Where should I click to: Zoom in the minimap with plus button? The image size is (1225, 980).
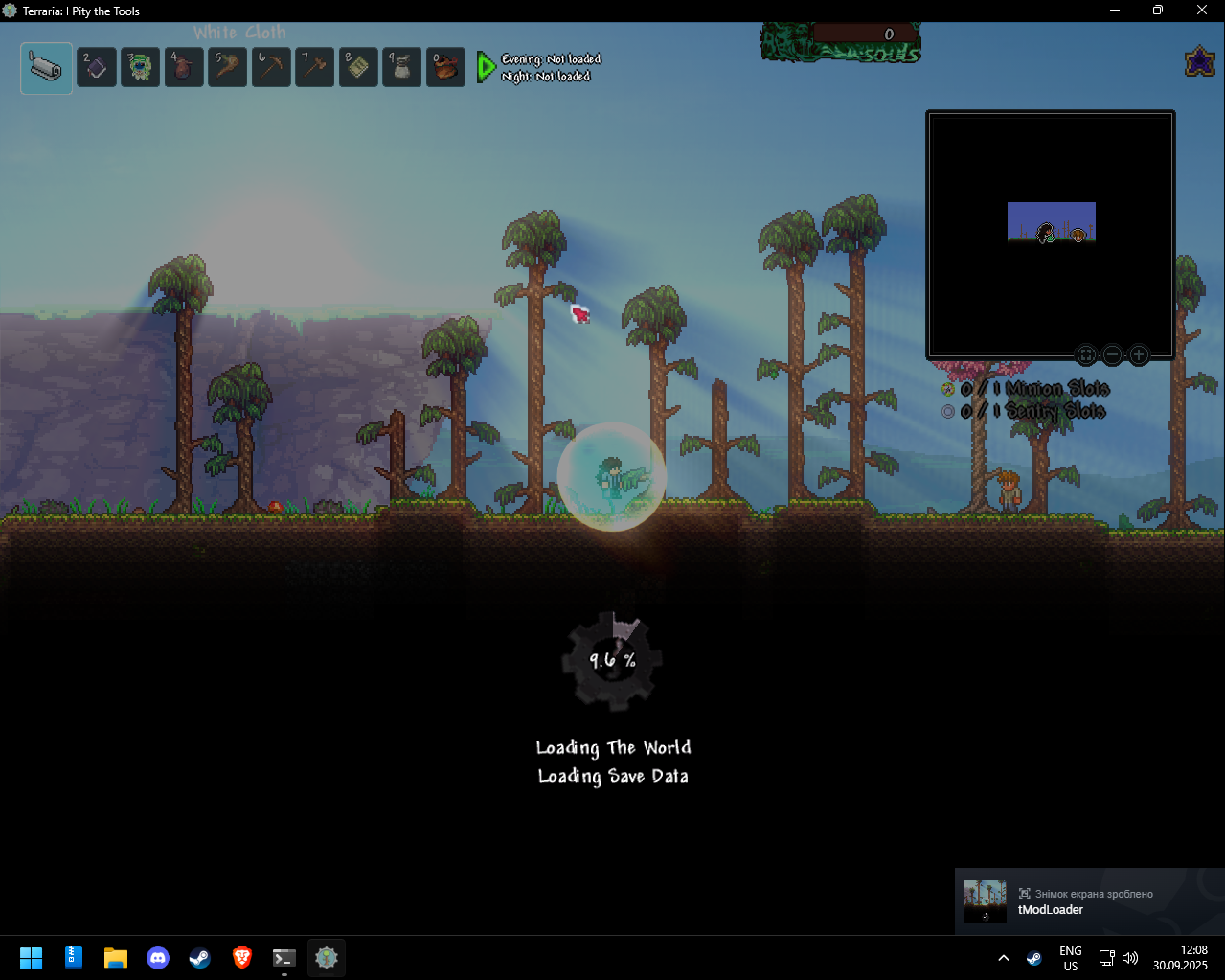(x=1139, y=355)
